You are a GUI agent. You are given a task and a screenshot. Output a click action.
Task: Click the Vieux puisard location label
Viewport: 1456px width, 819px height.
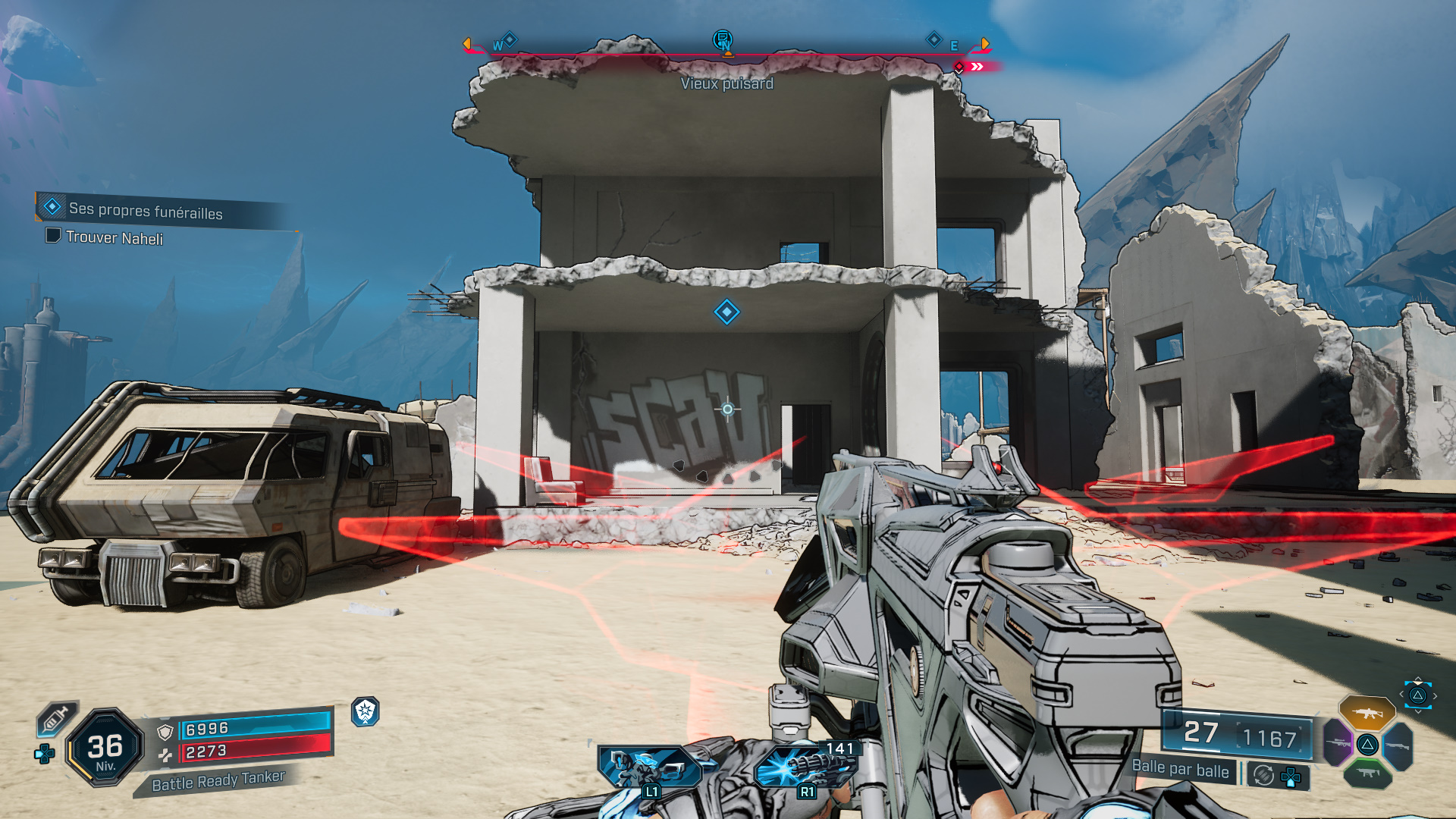pyautogui.click(x=728, y=83)
